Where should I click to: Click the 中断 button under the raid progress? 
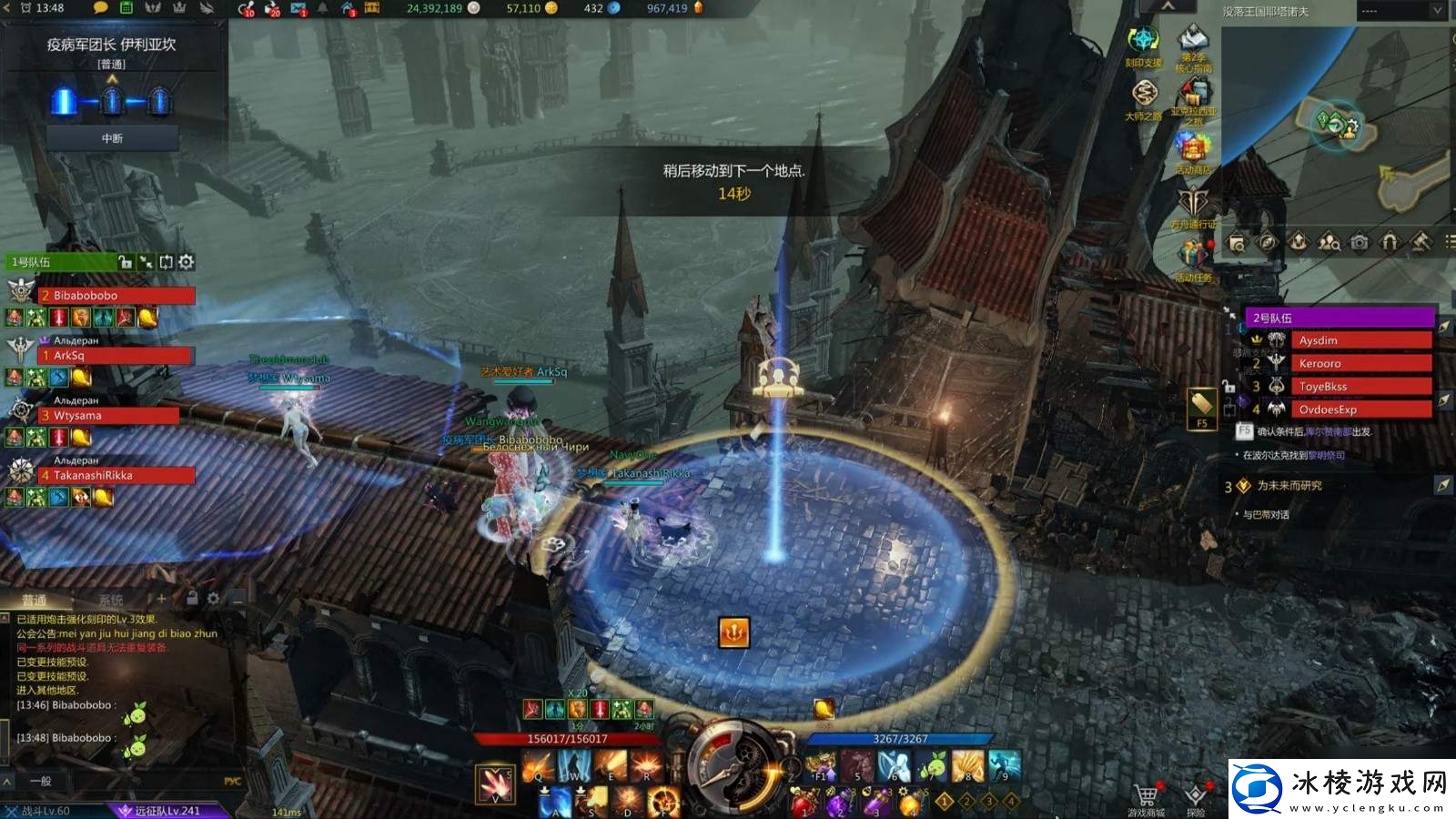(x=112, y=138)
